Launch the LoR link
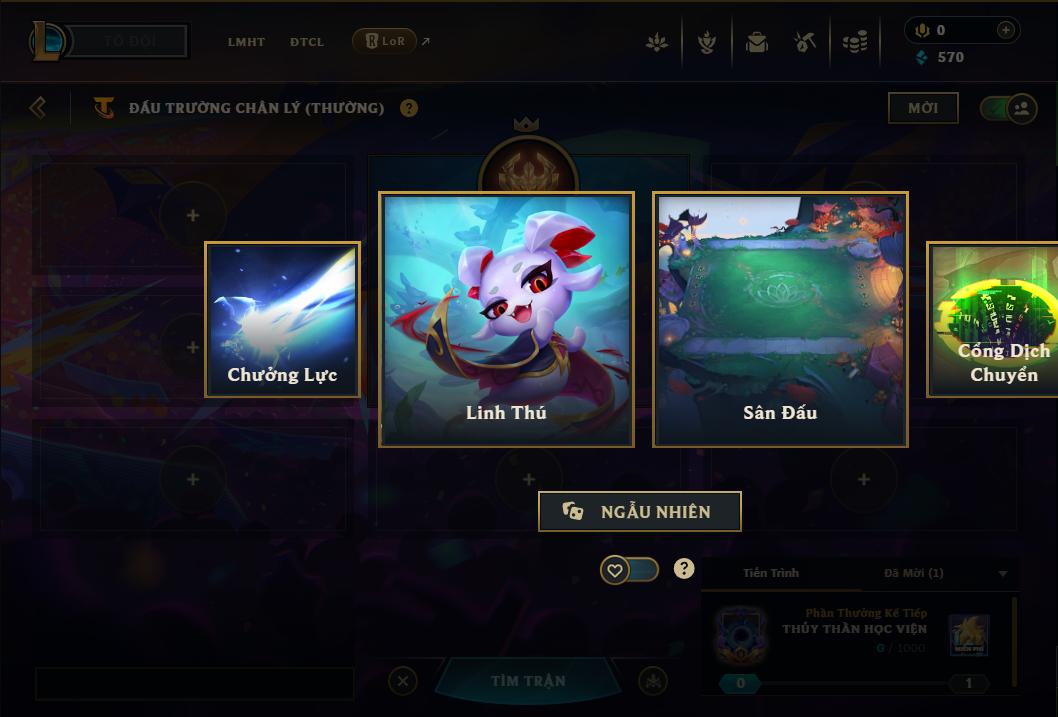The image size is (1058, 717). coord(386,41)
